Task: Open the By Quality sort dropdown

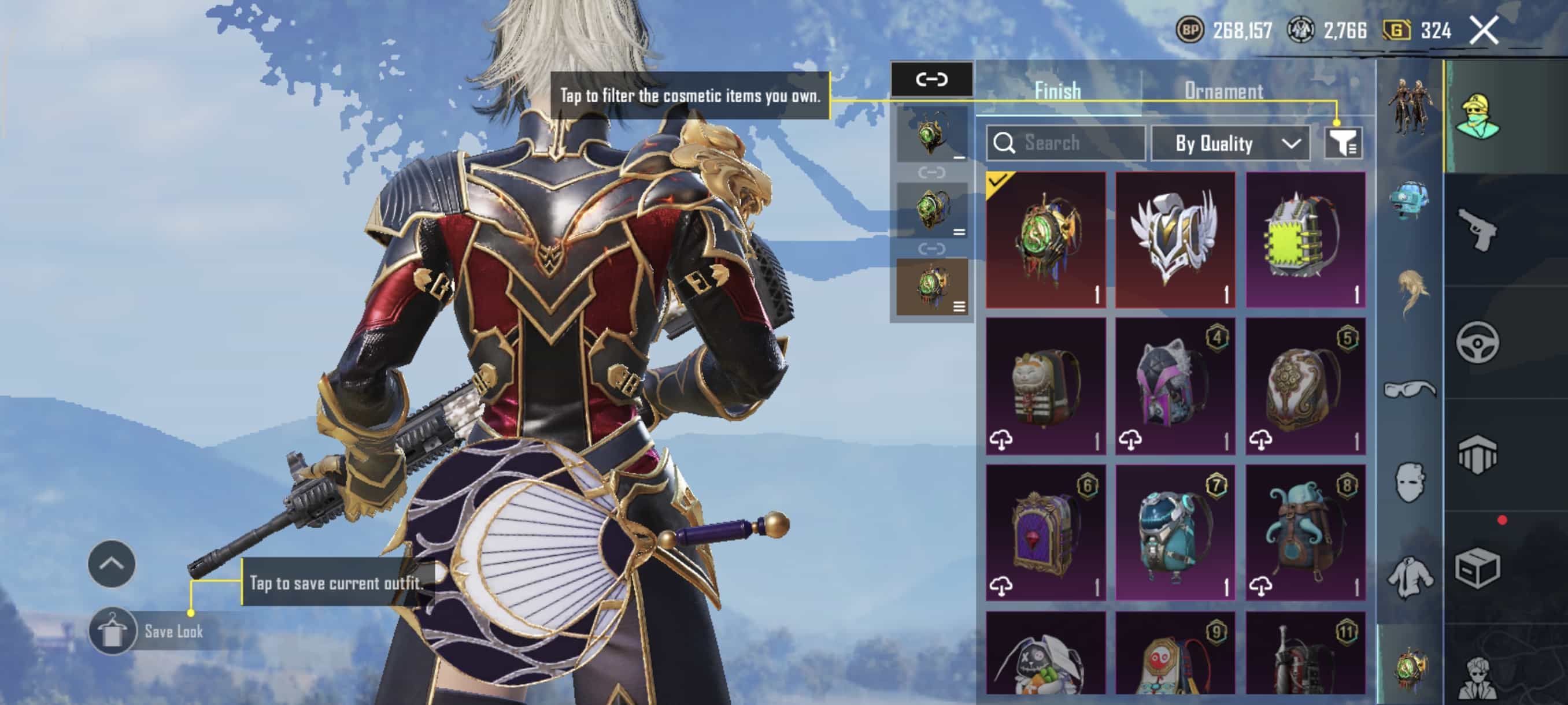Action: [1230, 143]
